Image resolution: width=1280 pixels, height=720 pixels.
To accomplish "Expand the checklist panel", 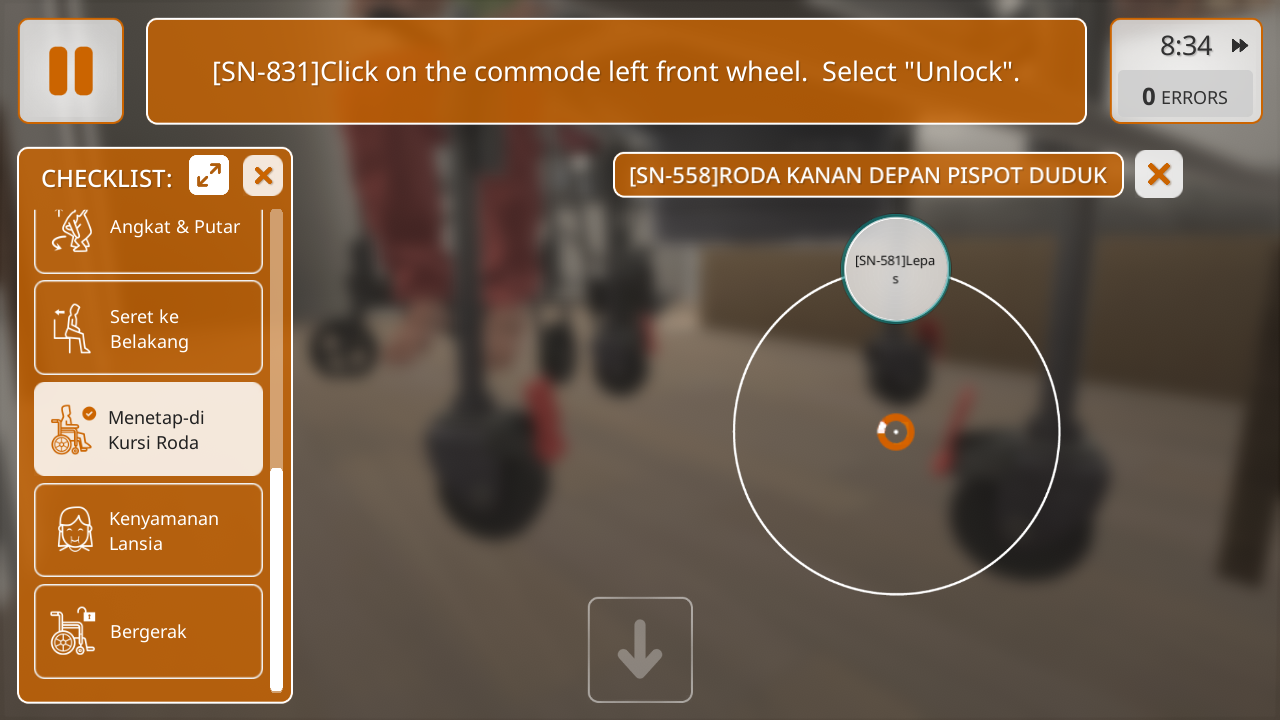I will (209, 176).
